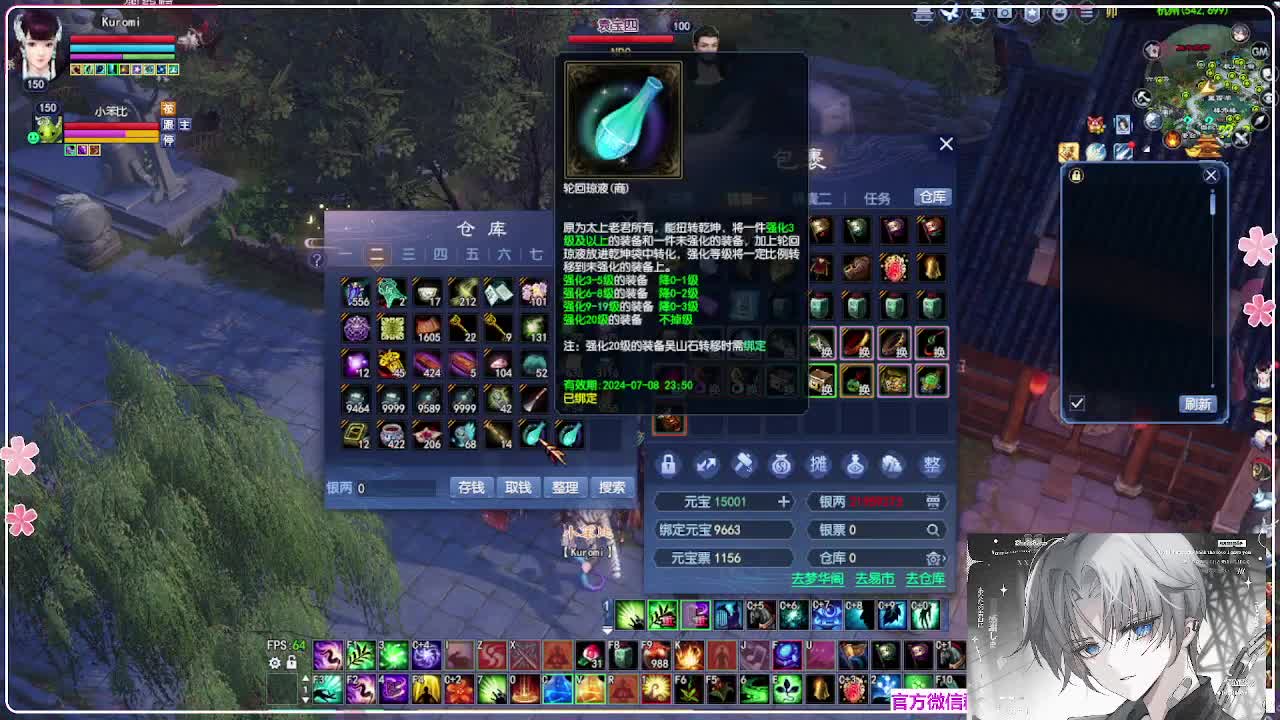Click the lock icon in the bag toolbar
The height and width of the screenshot is (720, 1280).
click(x=668, y=465)
